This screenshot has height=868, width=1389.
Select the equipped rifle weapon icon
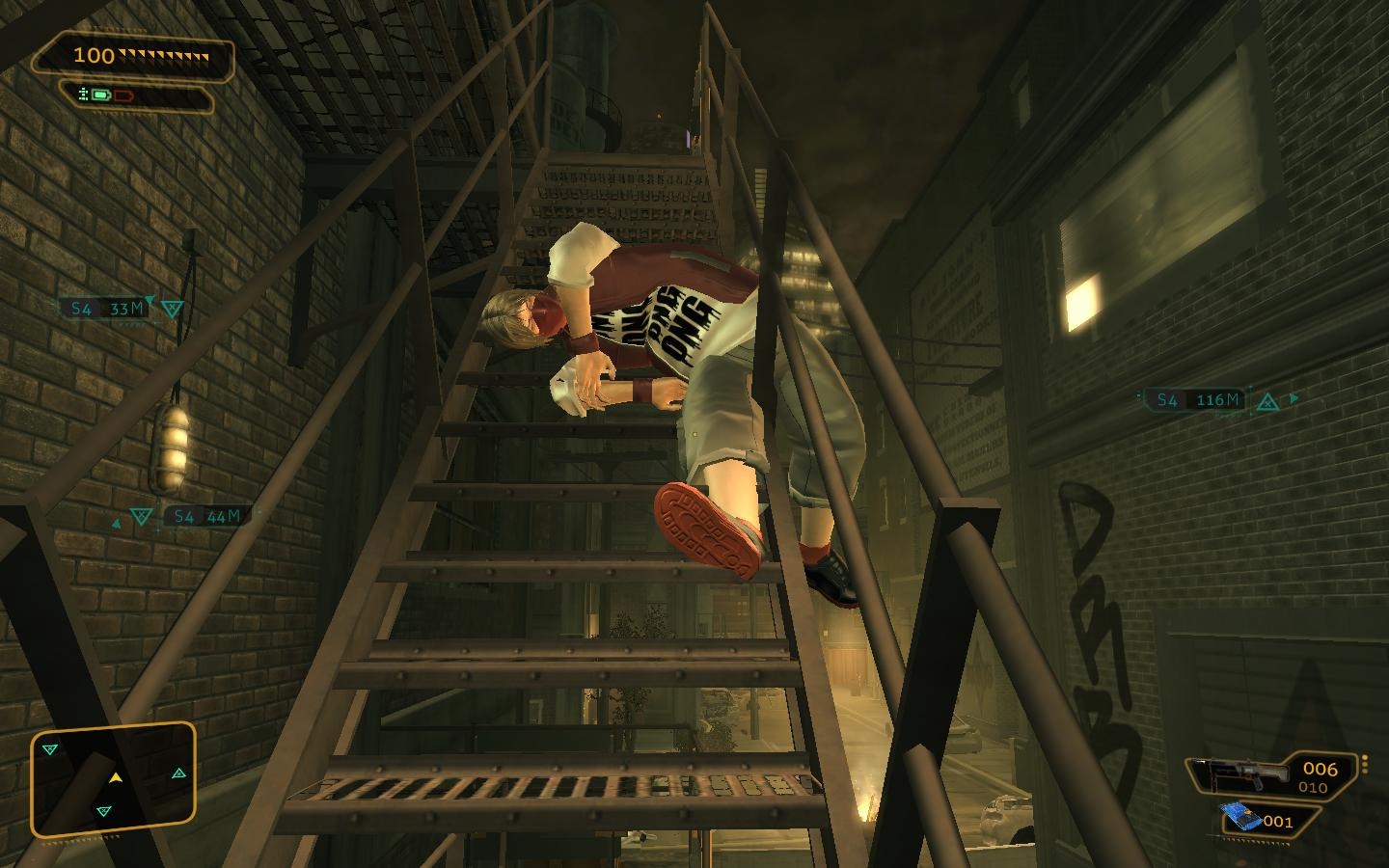pyautogui.click(x=1240, y=773)
